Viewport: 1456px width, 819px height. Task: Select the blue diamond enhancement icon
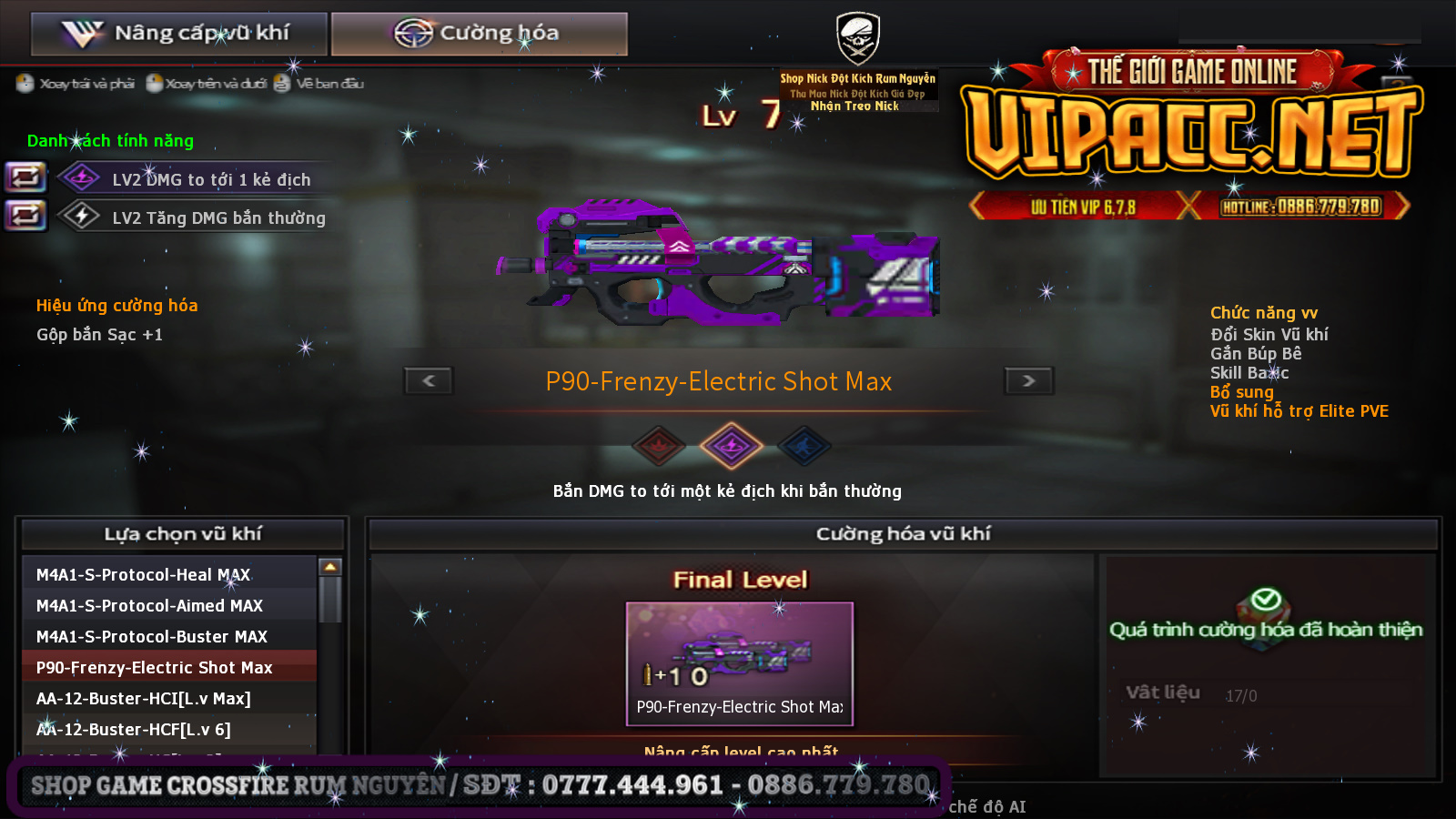click(804, 446)
